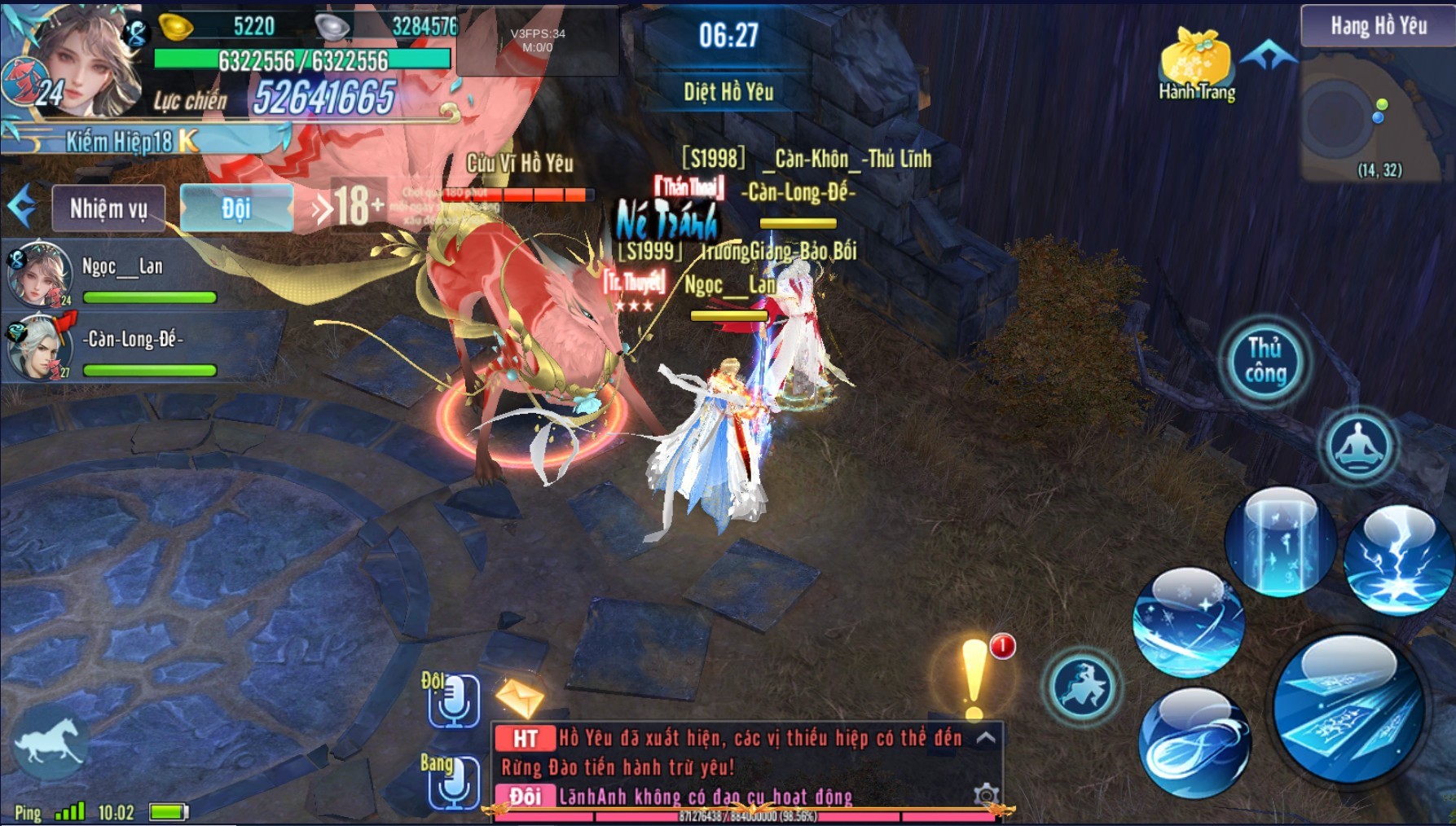Image resolution: width=1456 pixels, height=826 pixels.
Task: Activate the dash dodge skill icon
Action: 1083,685
